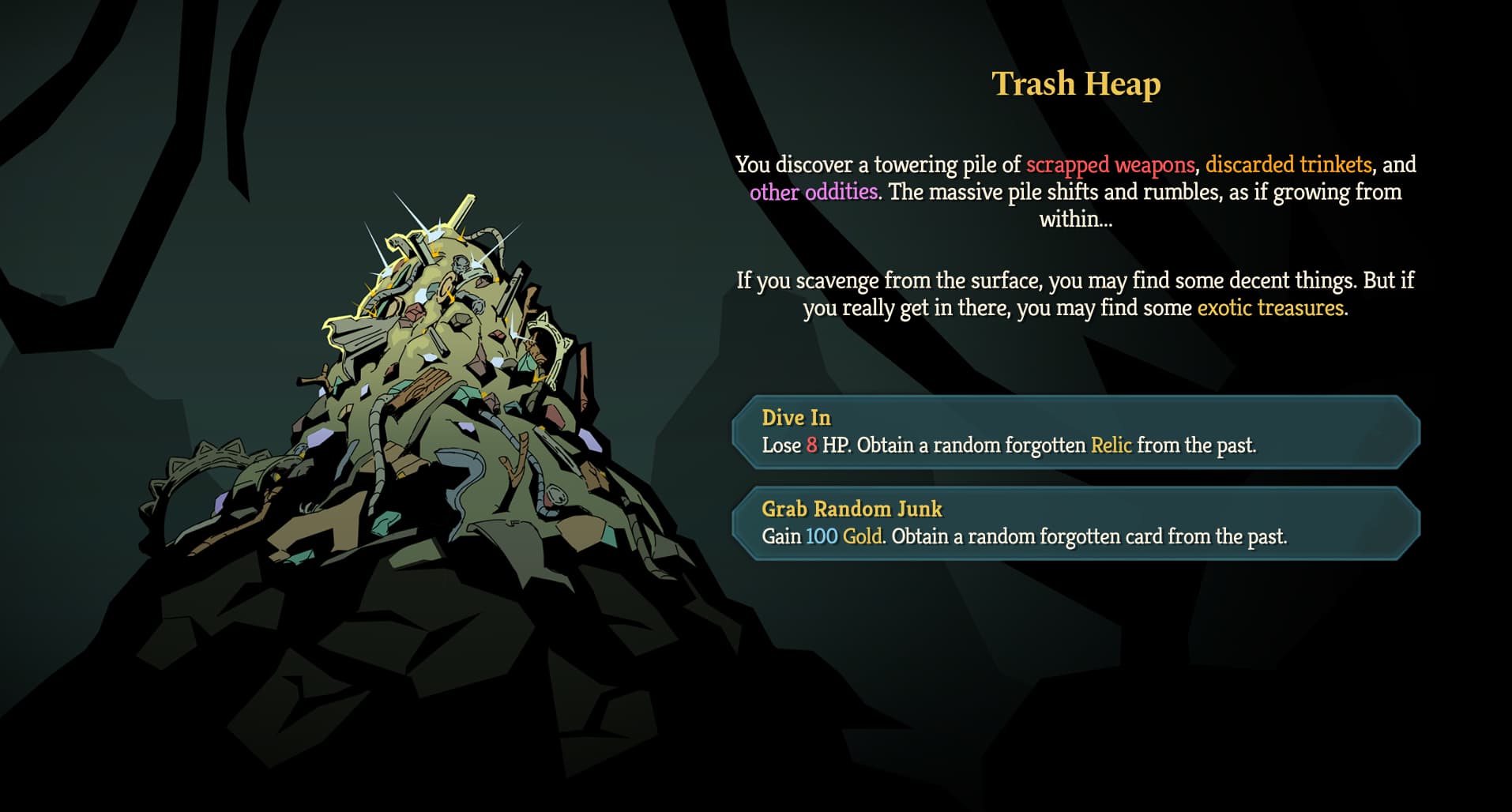Click the 'Gain 100 Gold' description line

(x=1025, y=536)
